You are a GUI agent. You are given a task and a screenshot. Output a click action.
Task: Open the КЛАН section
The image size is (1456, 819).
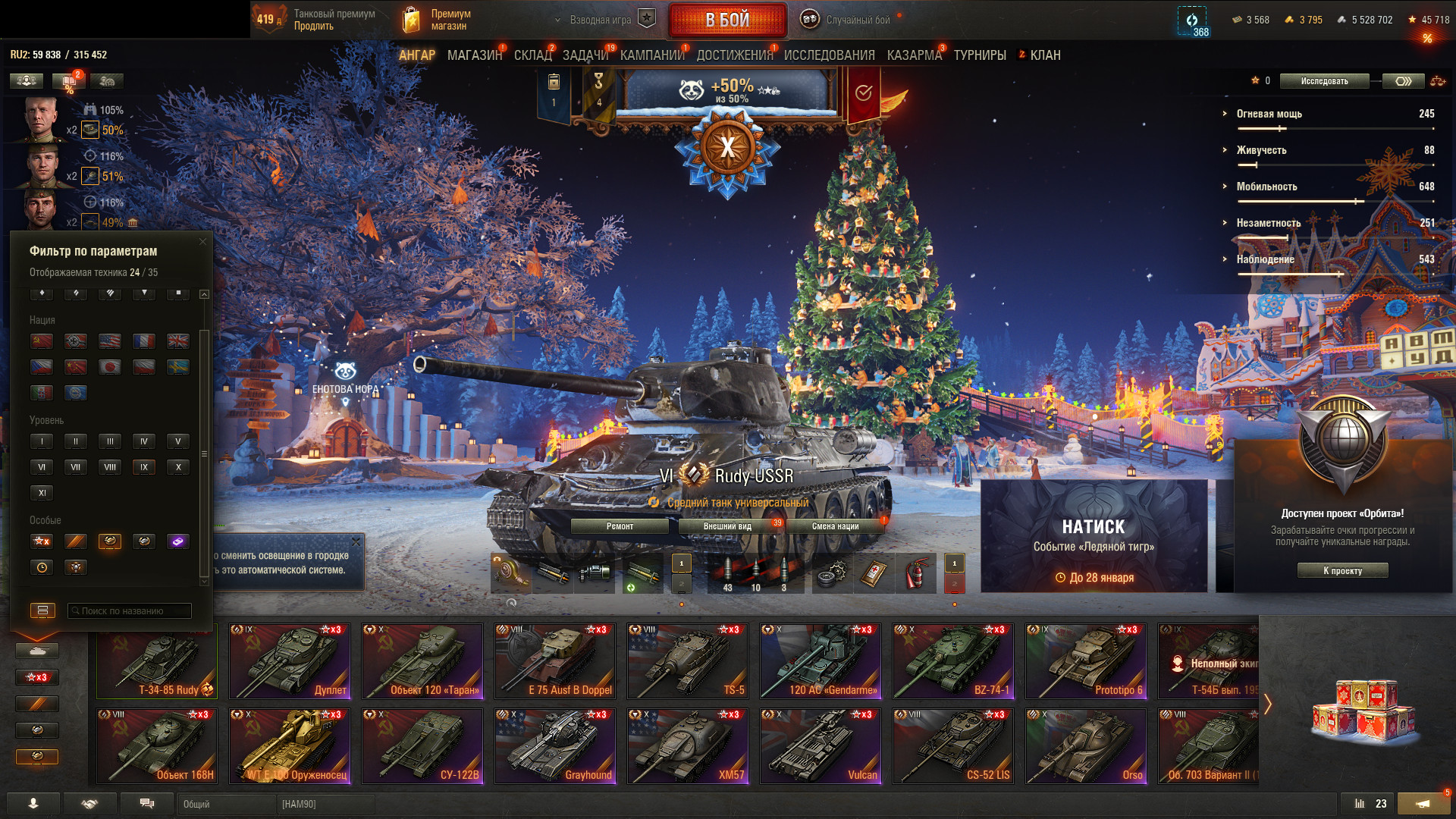[1044, 55]
